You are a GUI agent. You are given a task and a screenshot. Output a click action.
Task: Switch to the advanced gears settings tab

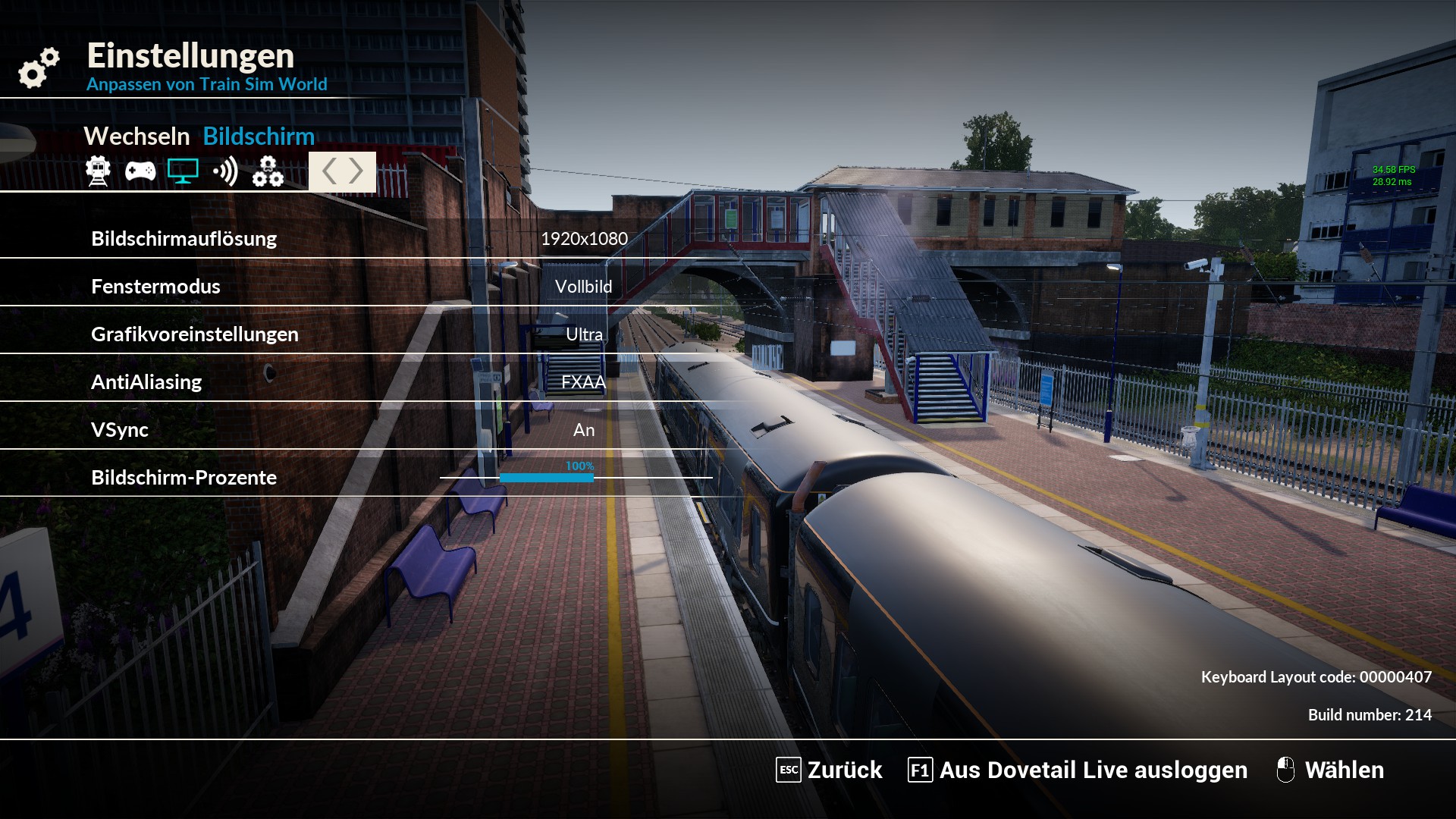[268, 172]
